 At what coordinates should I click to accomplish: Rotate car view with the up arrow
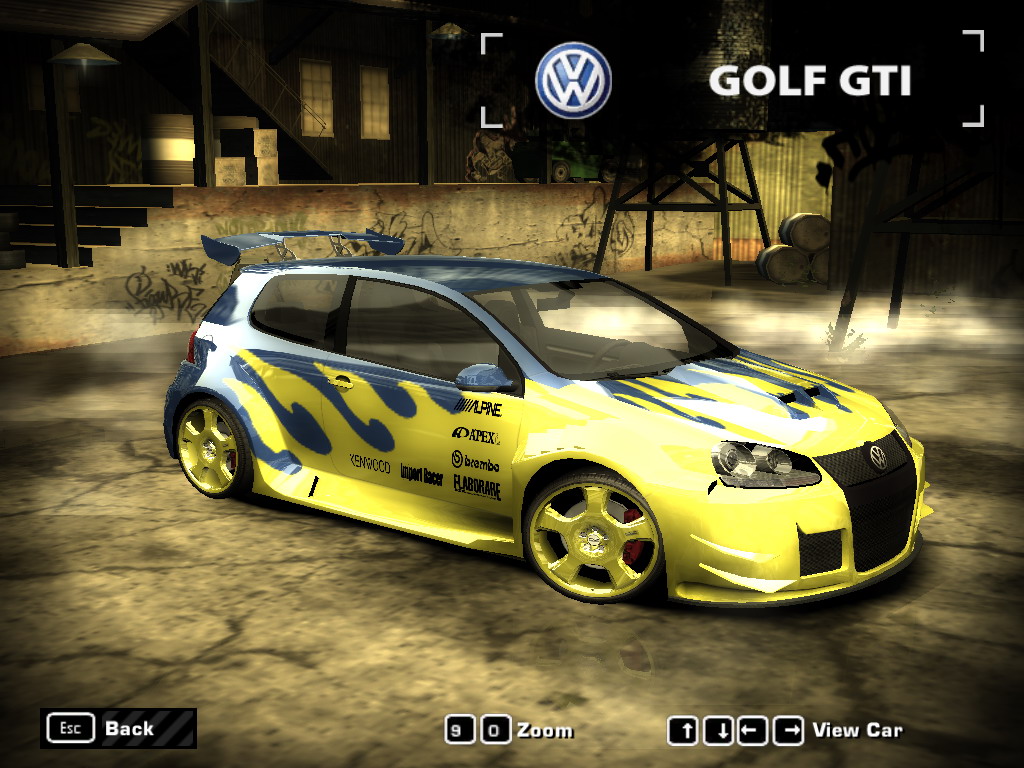(685, 731)
